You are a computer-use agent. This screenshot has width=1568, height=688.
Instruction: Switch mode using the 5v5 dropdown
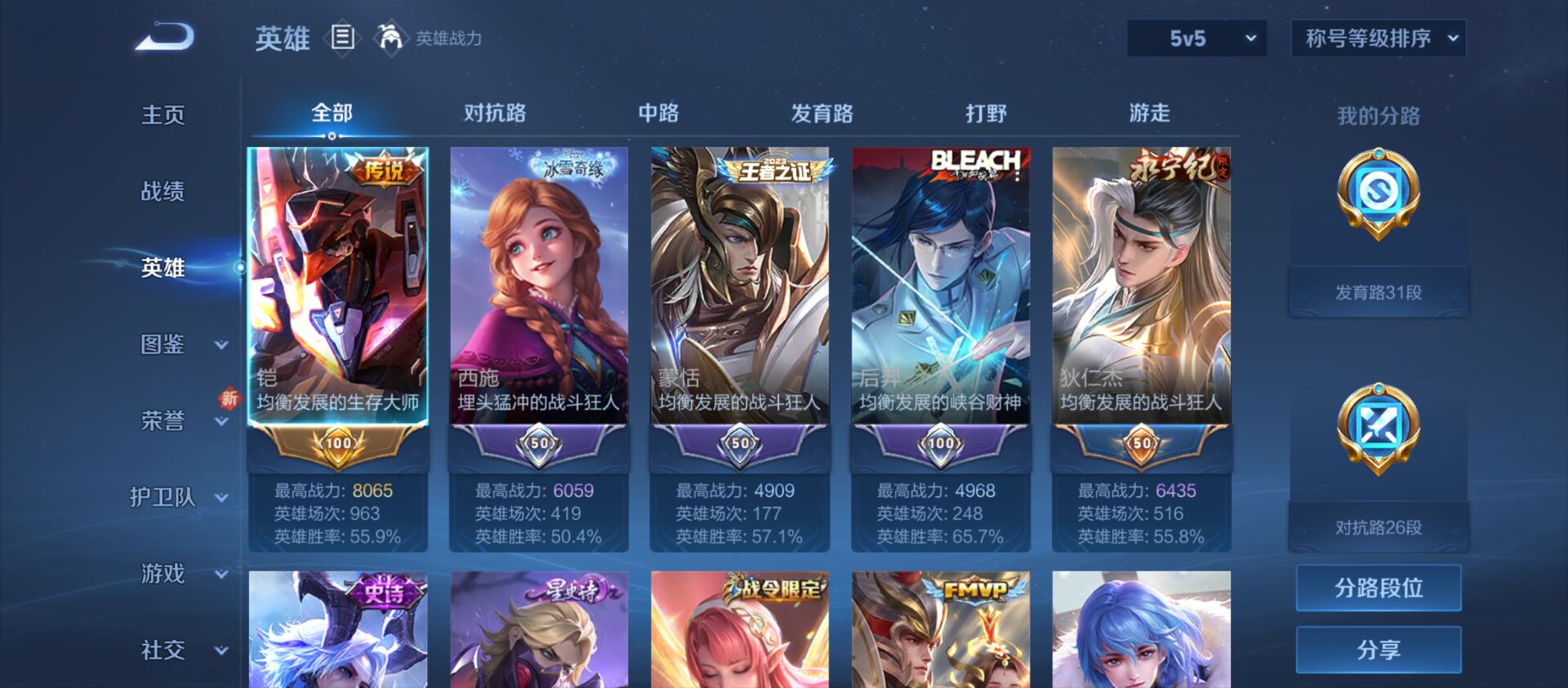point(1196,38)
